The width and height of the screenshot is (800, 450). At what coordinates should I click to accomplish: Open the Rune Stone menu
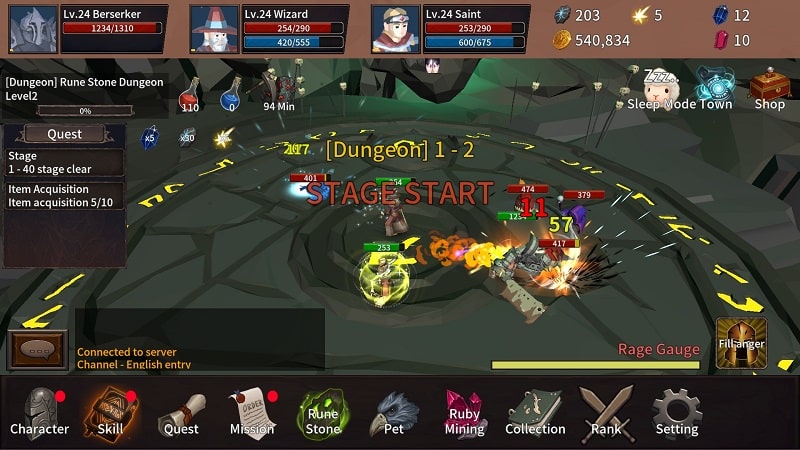click(322, 412)
